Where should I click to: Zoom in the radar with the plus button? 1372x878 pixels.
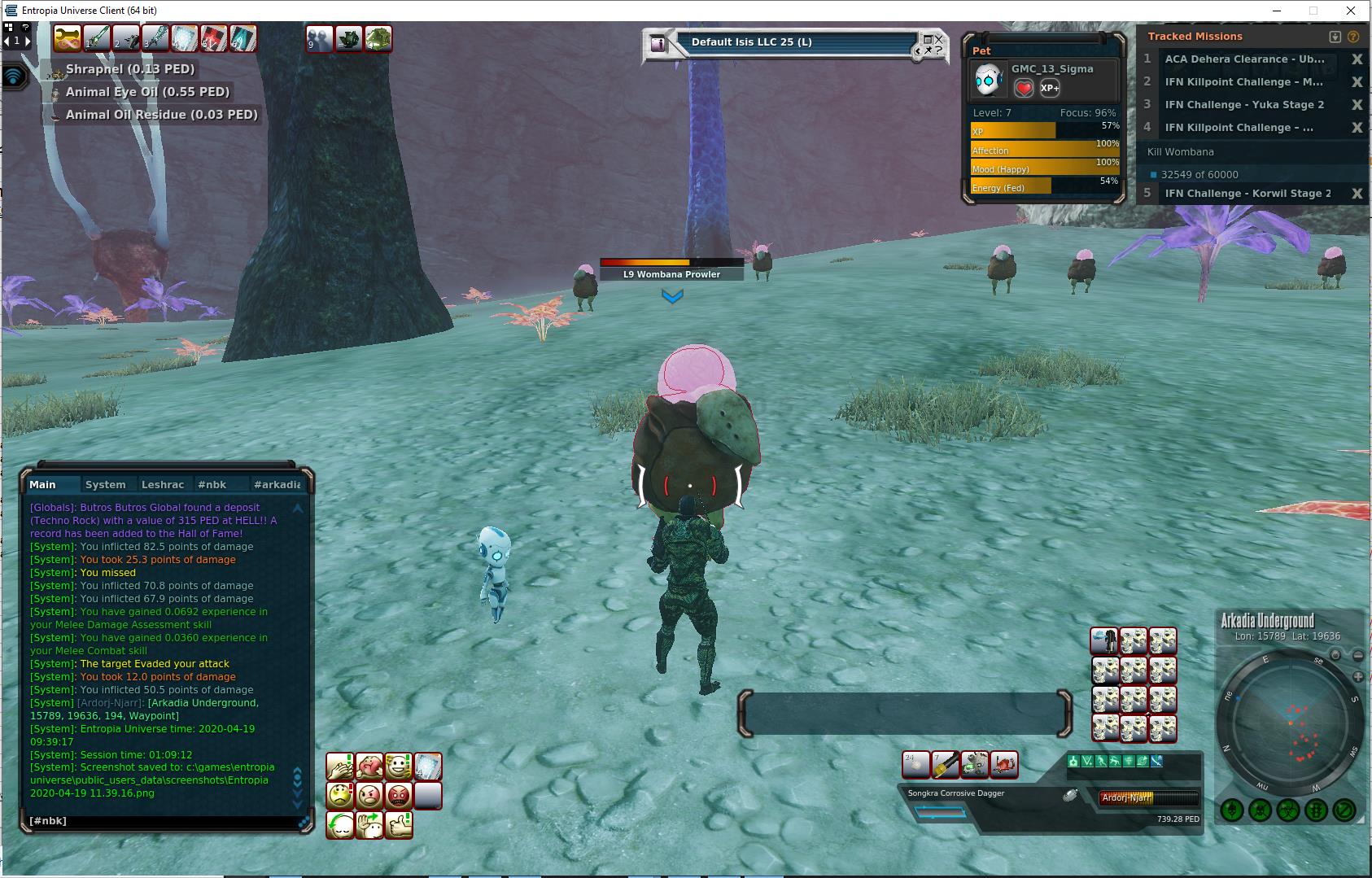[1357, 676]
